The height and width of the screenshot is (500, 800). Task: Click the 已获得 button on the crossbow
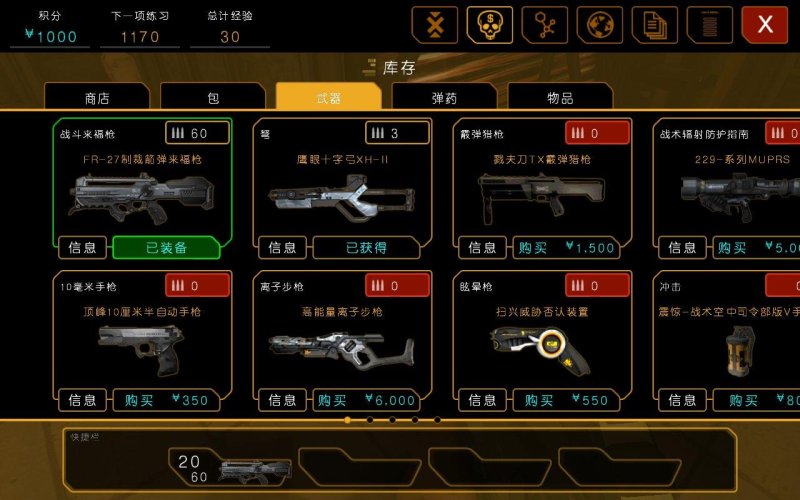(x=367, y=248)
